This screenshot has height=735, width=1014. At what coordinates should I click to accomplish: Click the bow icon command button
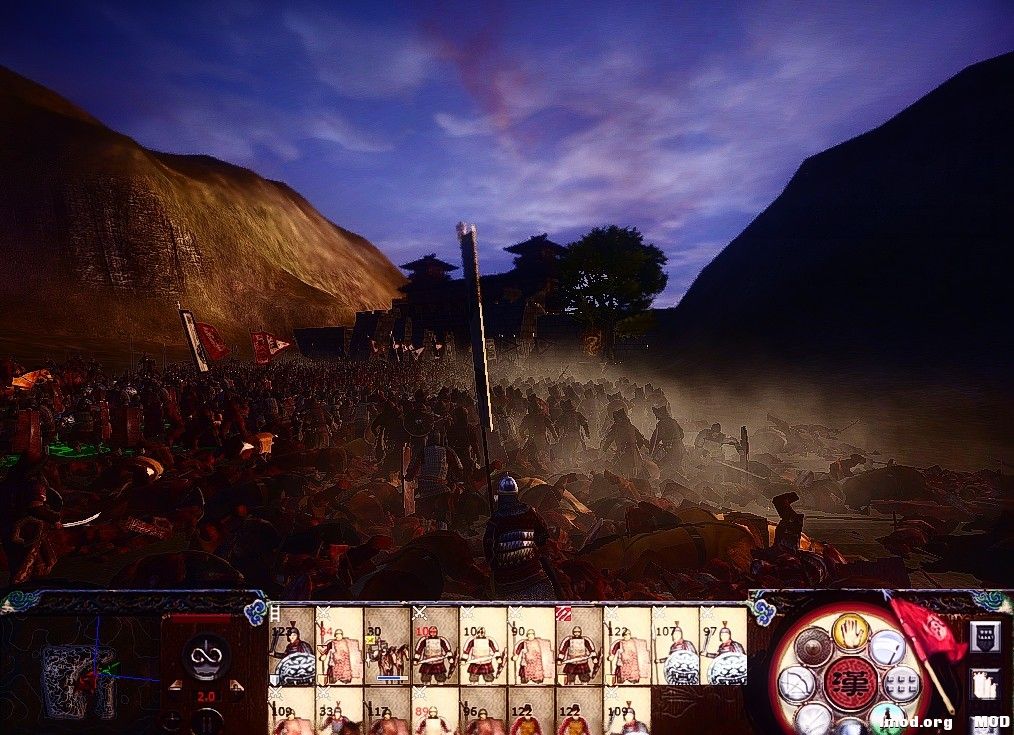(x=797, y=686)
